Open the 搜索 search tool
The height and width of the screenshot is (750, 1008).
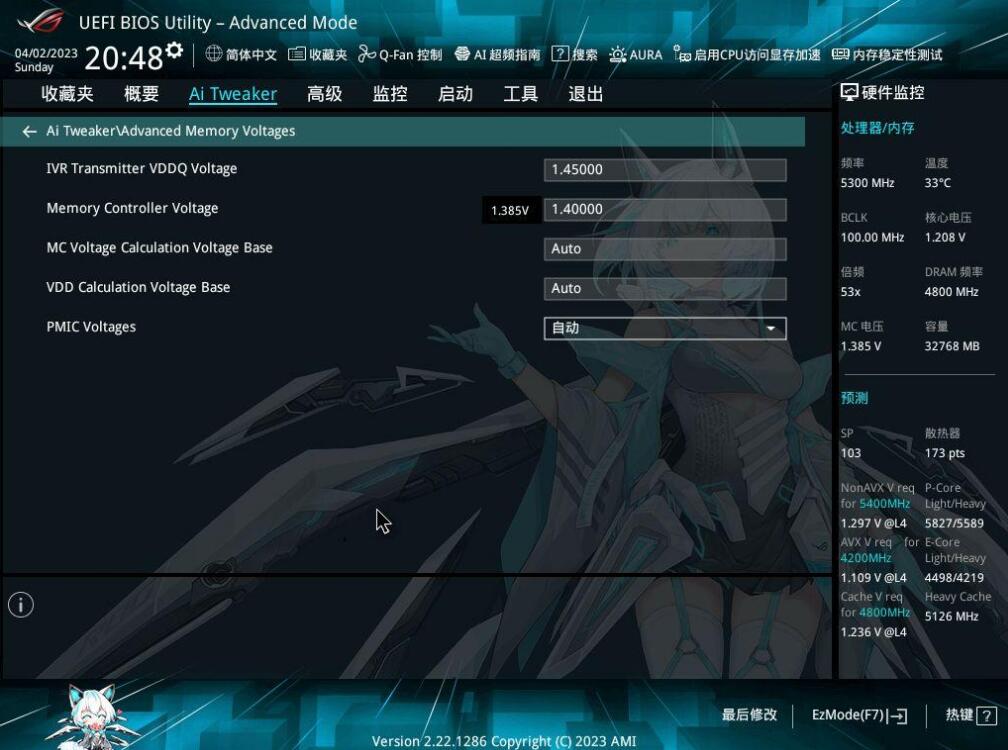[x=575, y=55]
